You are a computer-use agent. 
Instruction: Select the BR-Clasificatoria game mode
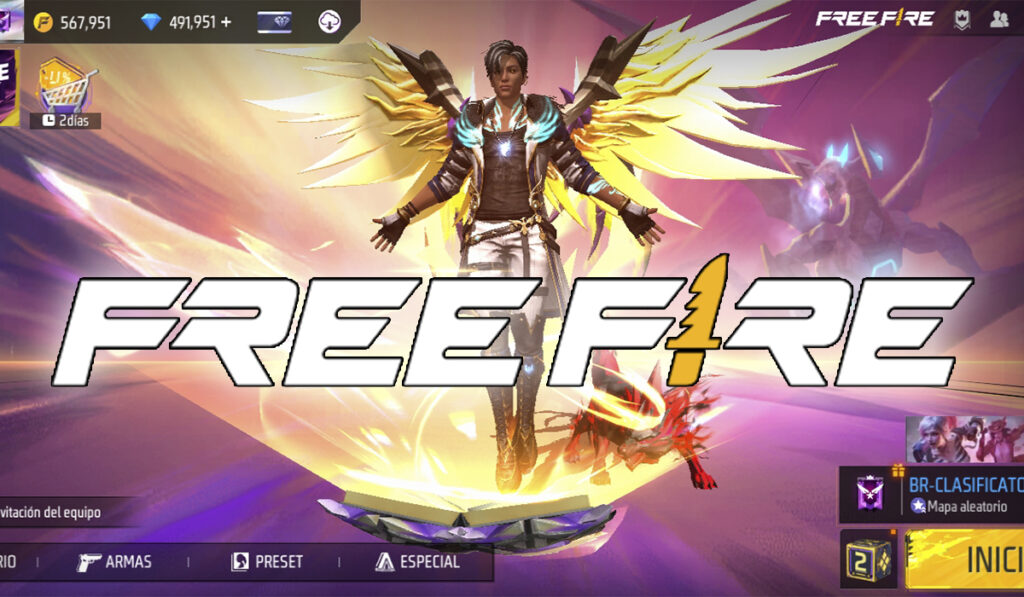pyautogui.click(x=930, y=494)
